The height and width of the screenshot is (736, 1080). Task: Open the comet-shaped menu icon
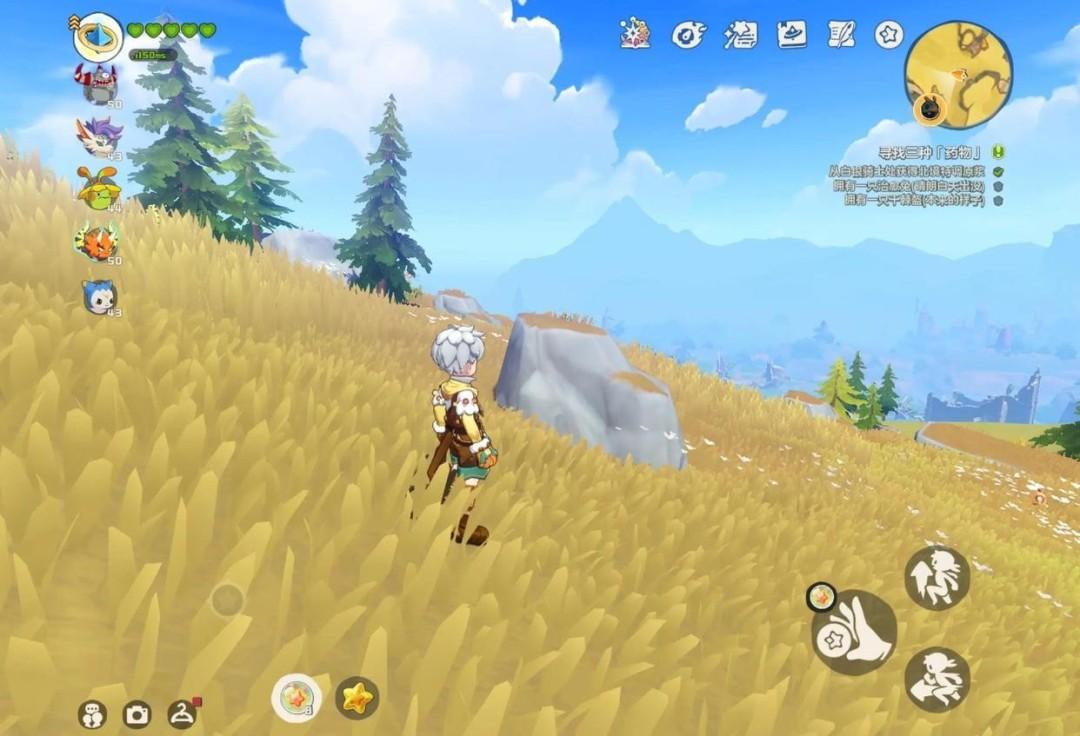coord(688,34)
